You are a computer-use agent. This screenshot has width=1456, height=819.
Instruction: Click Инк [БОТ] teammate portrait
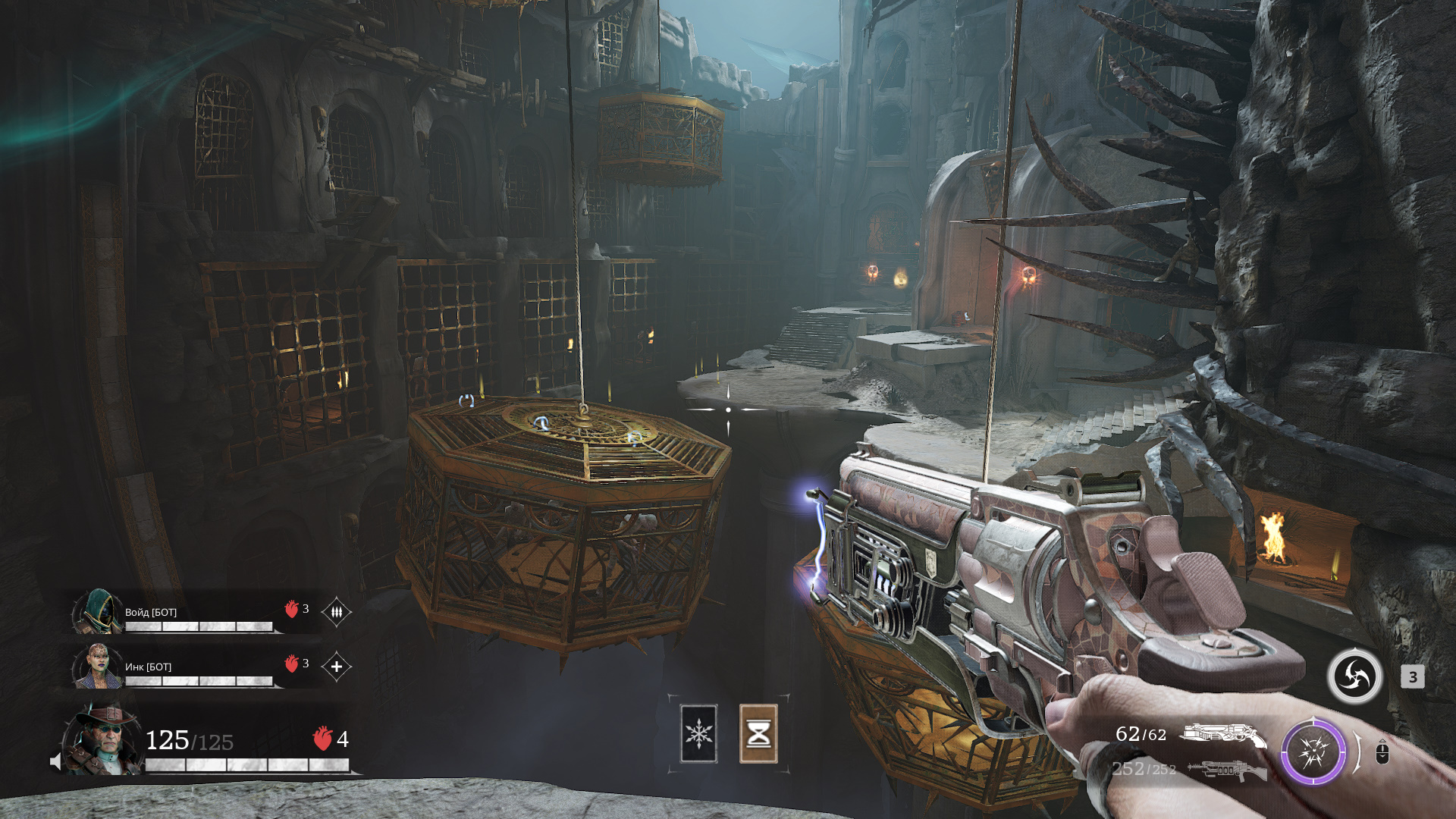(x=97, y=666)
